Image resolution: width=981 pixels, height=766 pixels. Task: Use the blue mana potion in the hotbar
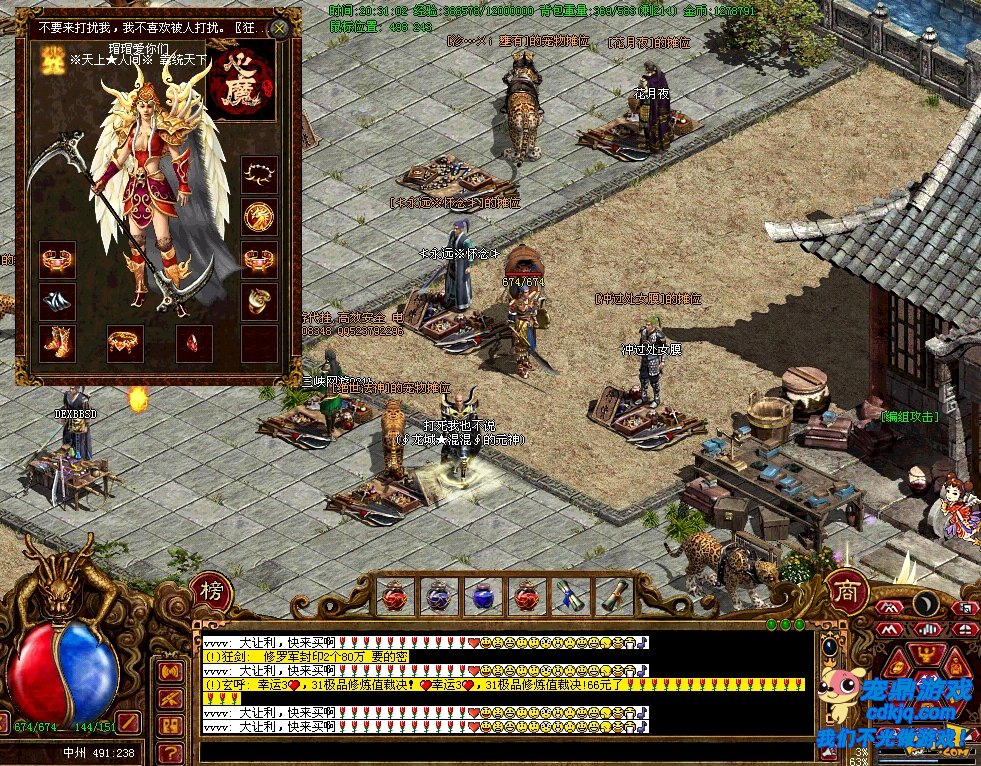click(x=483, y=597)
